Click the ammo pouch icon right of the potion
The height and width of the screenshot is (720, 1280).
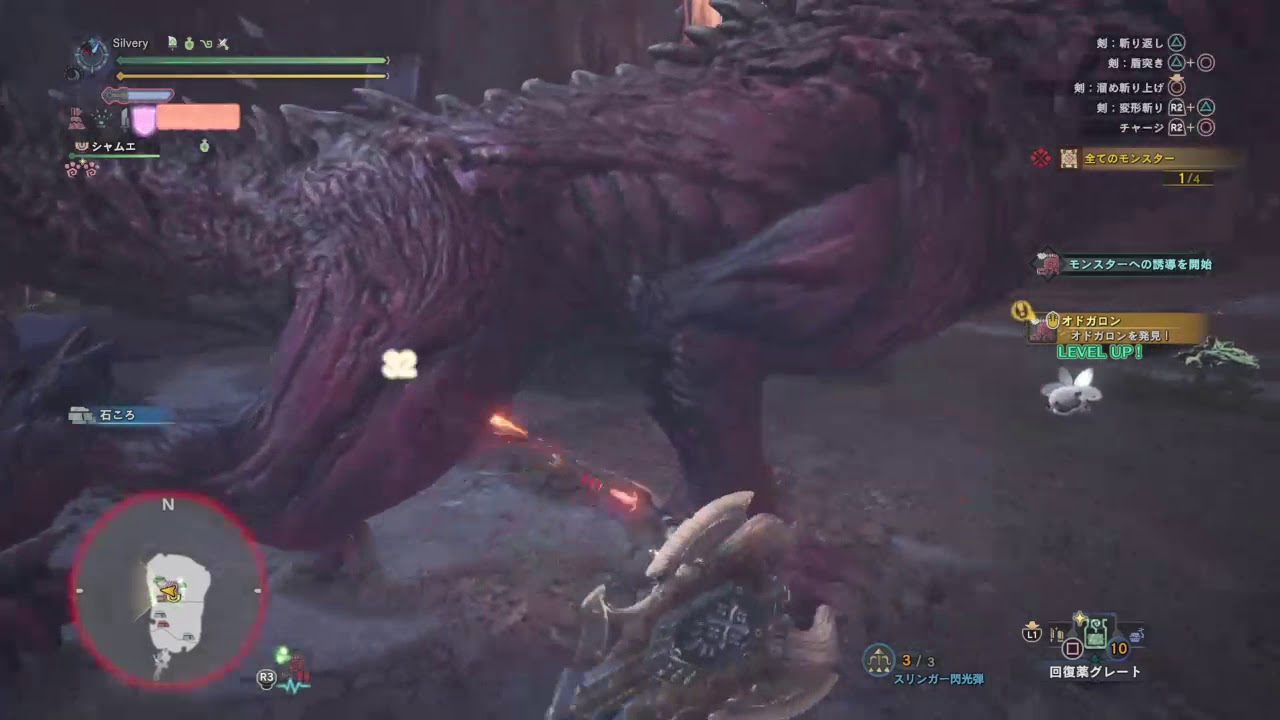[x=1135, y=634]
